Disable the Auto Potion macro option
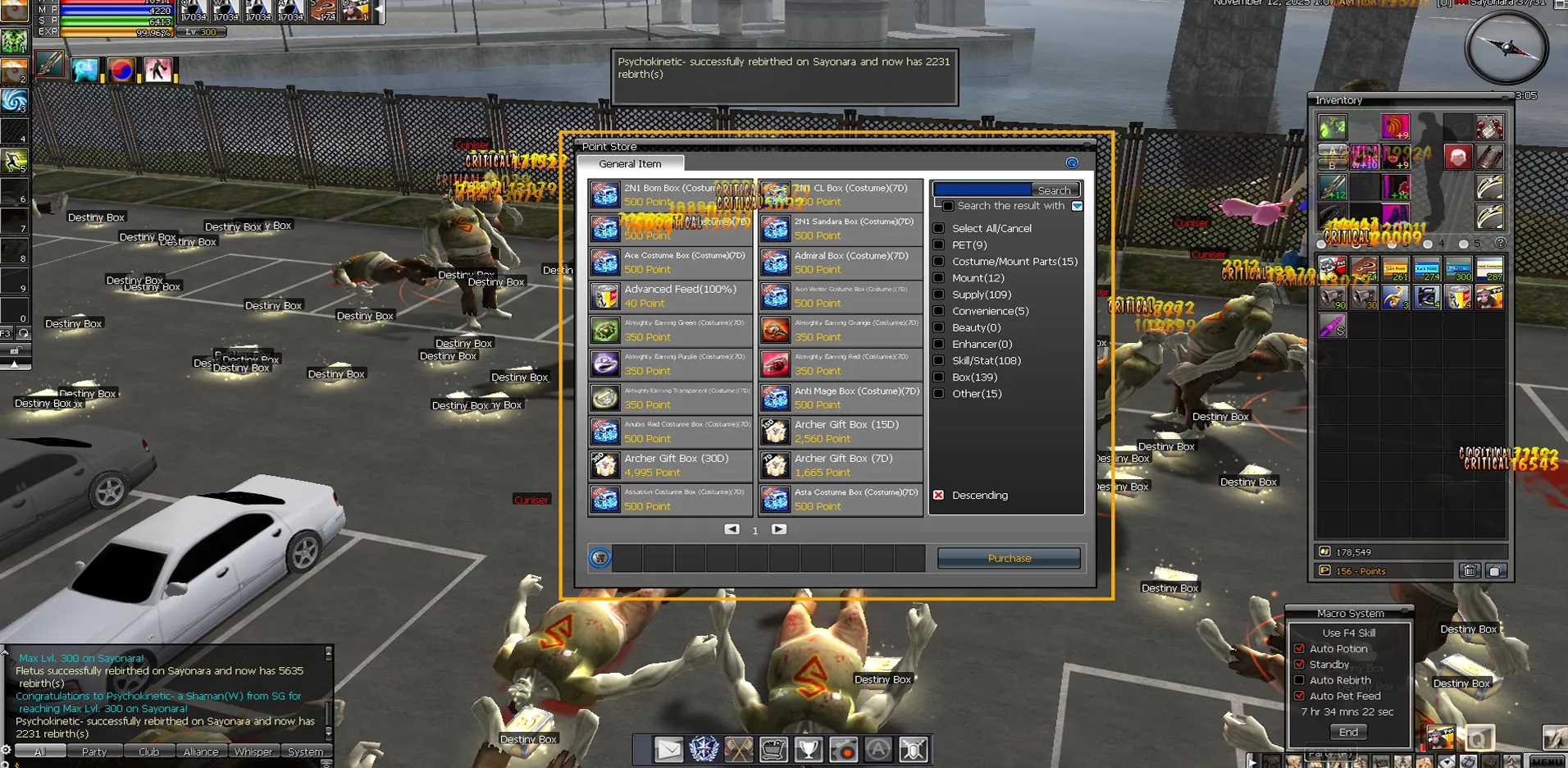The image size is (1568, 768). tap(1299, 649)
